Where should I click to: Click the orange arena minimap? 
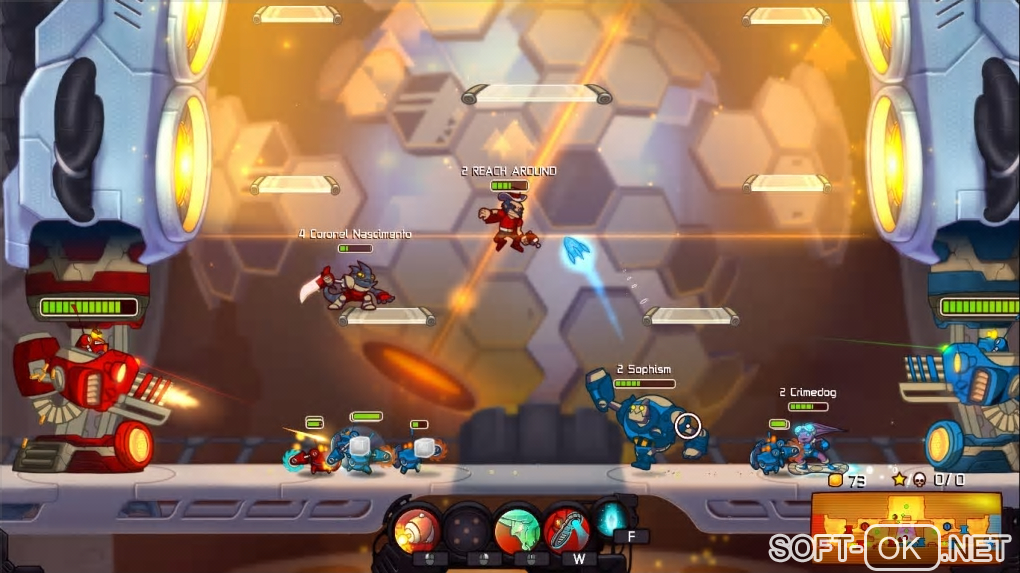point(905,519)
